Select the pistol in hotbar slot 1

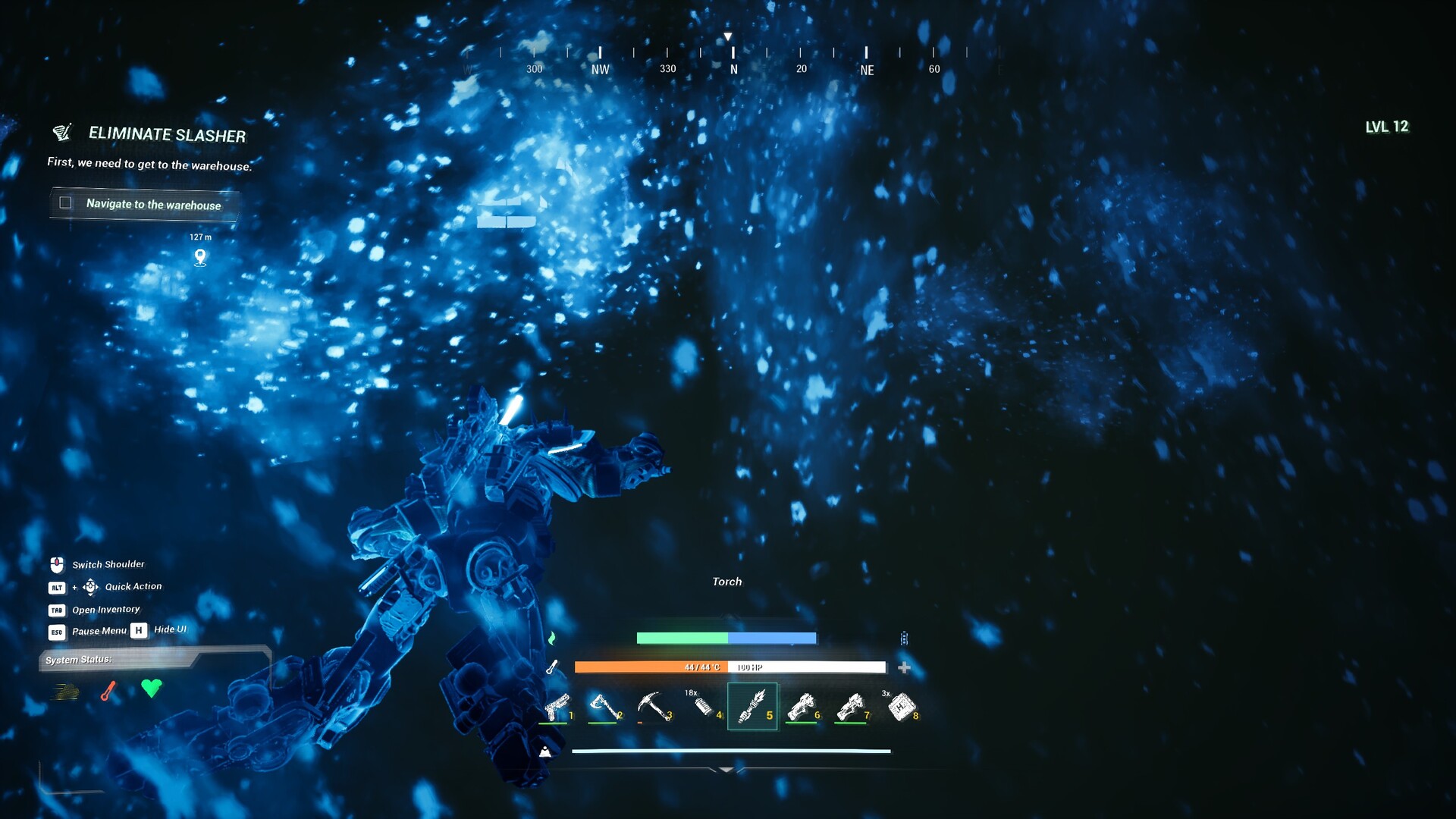pos(556,707)
